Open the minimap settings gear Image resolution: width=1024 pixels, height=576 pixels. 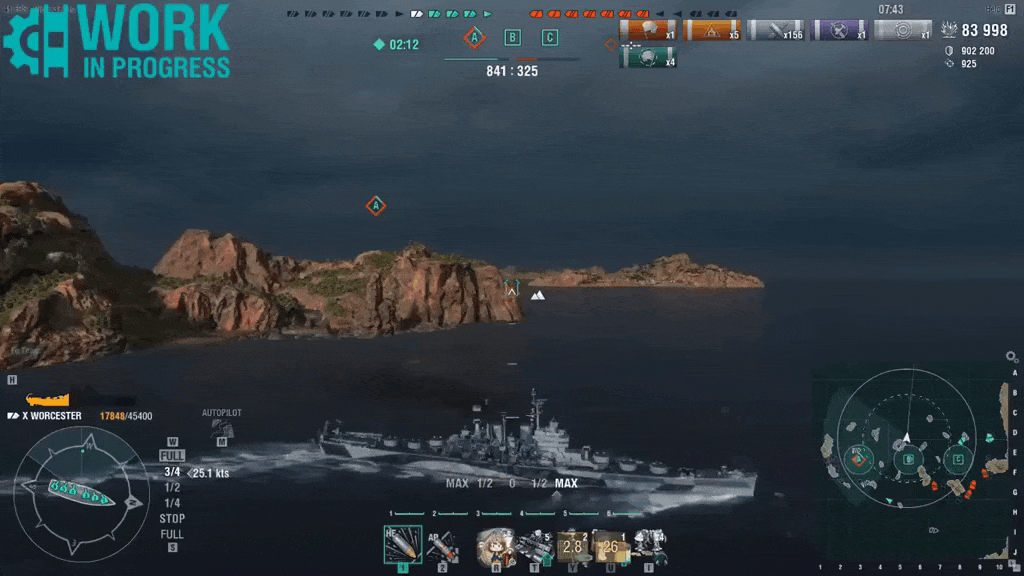1011,356
